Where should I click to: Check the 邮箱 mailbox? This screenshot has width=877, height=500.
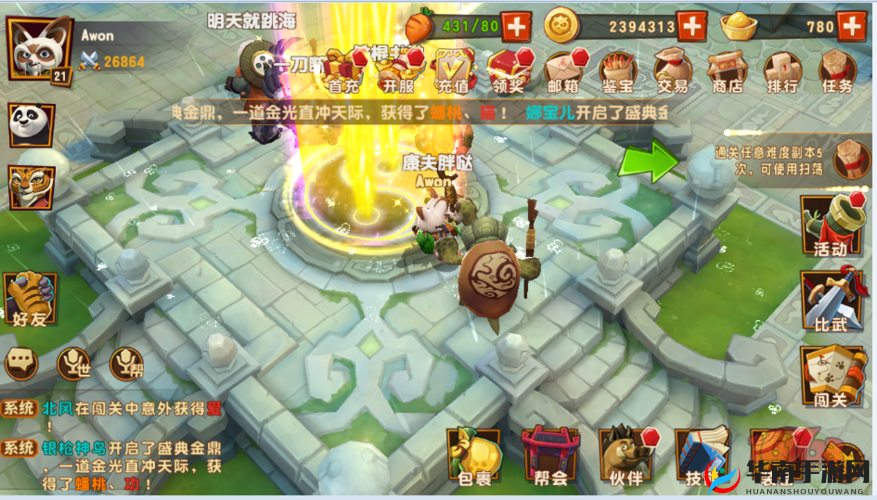pos(563,71)
